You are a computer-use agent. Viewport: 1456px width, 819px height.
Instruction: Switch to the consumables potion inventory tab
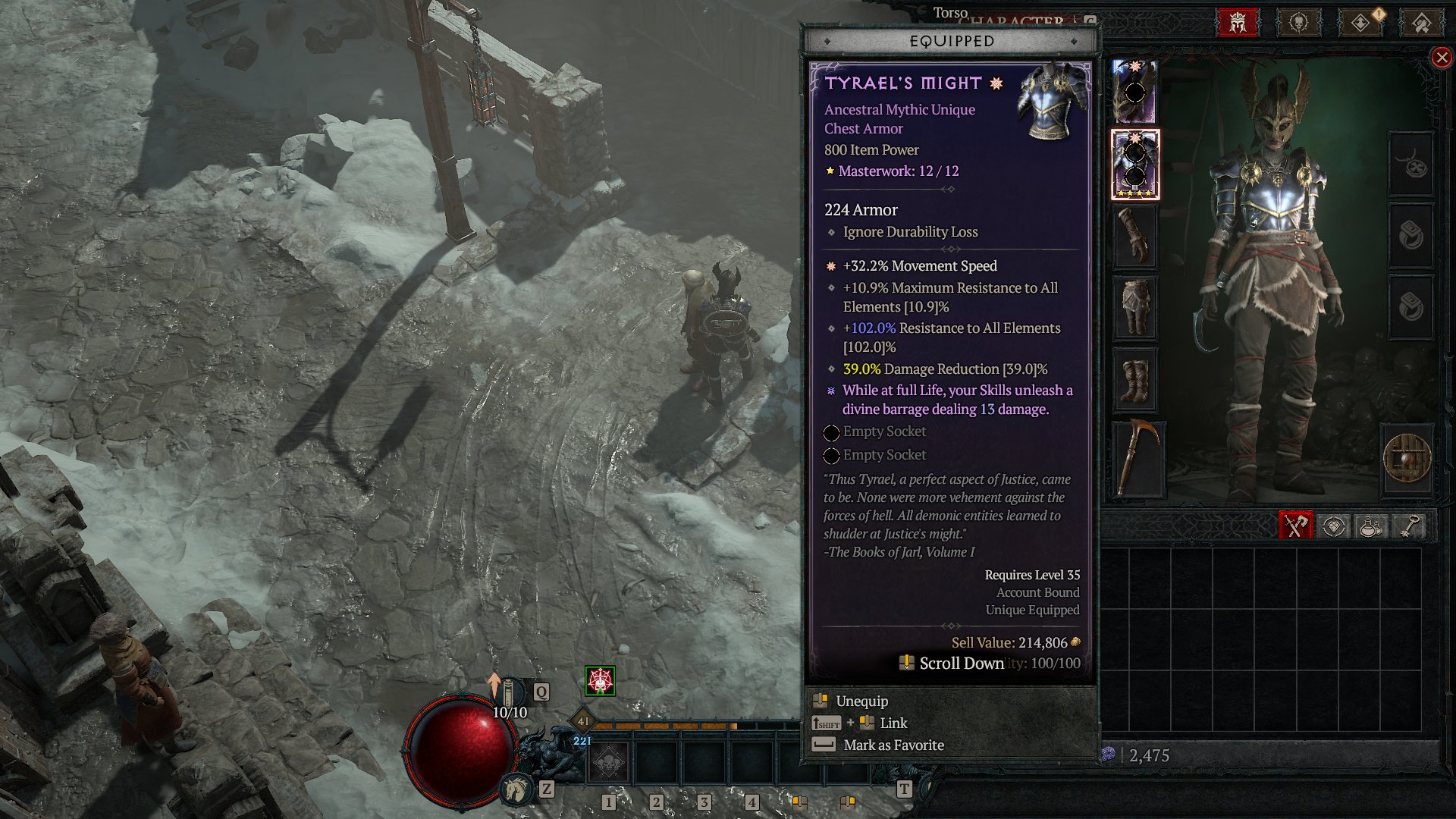(1370, 526)
